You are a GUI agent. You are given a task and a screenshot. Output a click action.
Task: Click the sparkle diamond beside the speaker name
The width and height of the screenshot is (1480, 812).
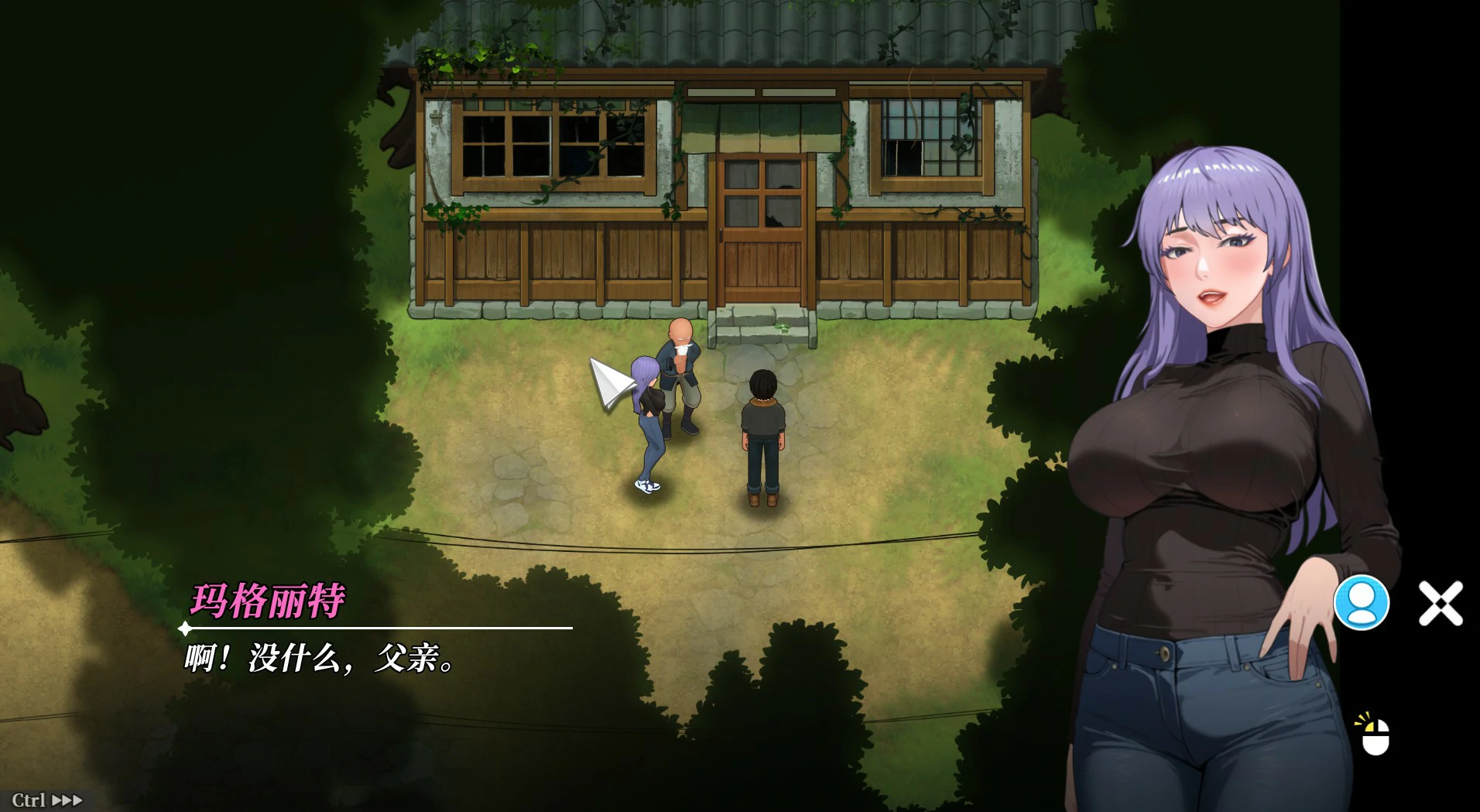(186, 629)
